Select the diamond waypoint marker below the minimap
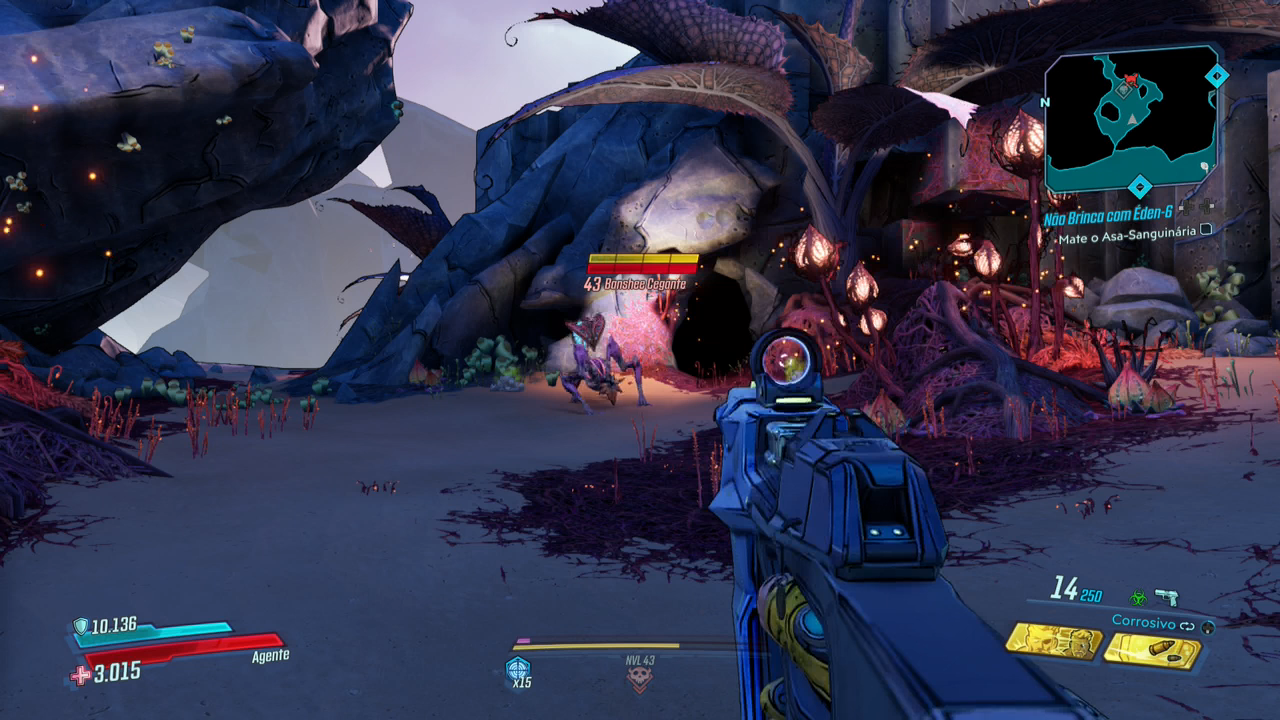This screenshot has height=720, width=1280. [x=1139, y=186]
